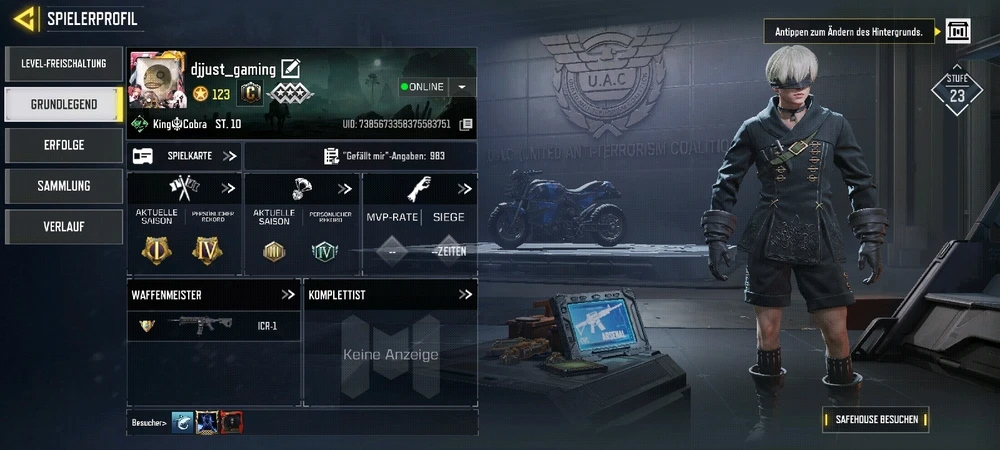Expand the Waffenmeister section
This screenshot has width=1000, height=450.
pos(288,295)
